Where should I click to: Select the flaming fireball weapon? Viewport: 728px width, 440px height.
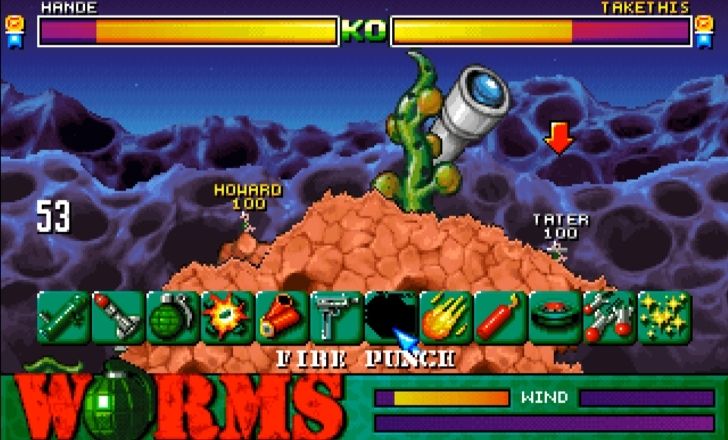coord(445,316)
